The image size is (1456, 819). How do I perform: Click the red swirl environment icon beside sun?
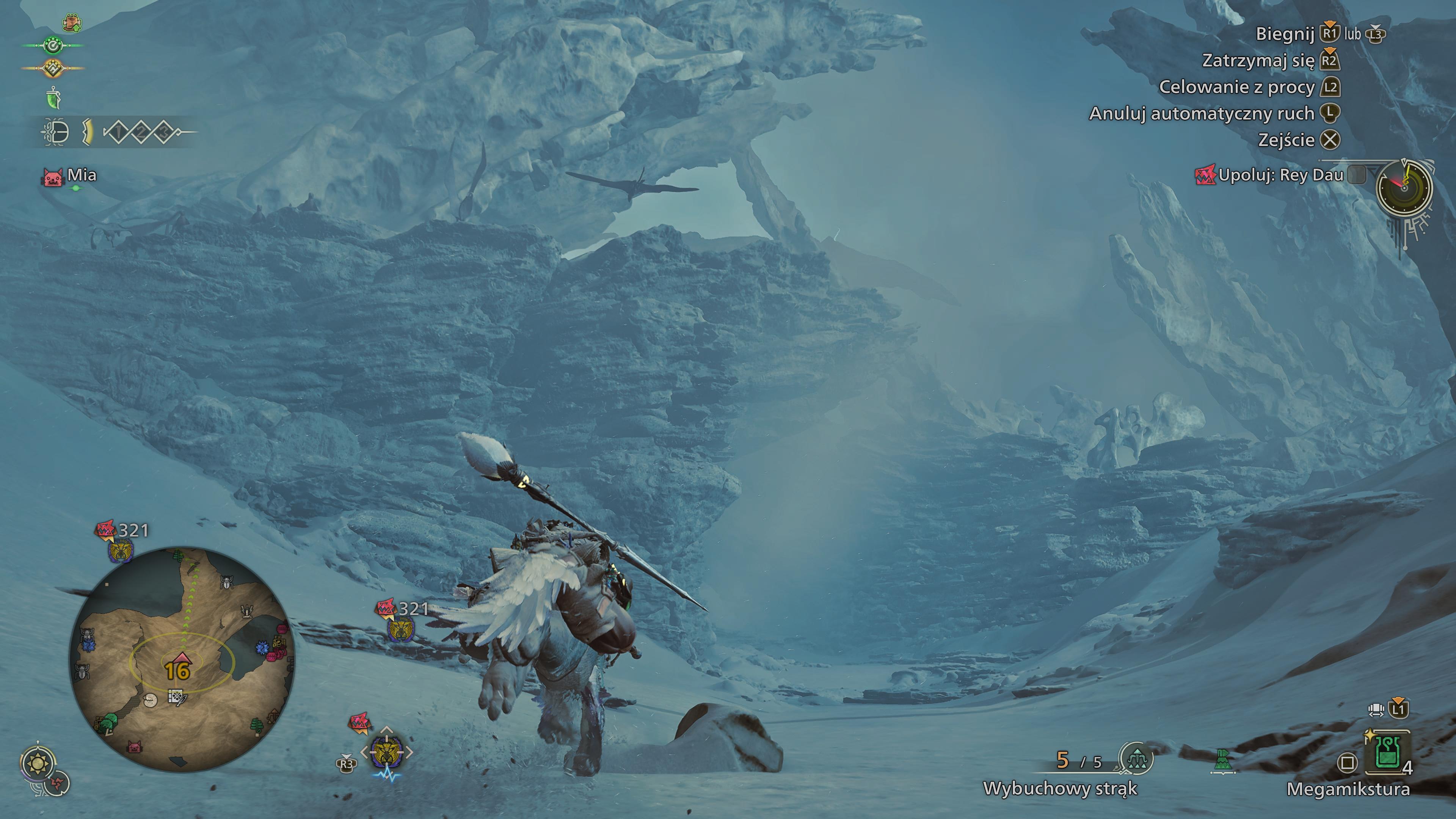point(57,783)
